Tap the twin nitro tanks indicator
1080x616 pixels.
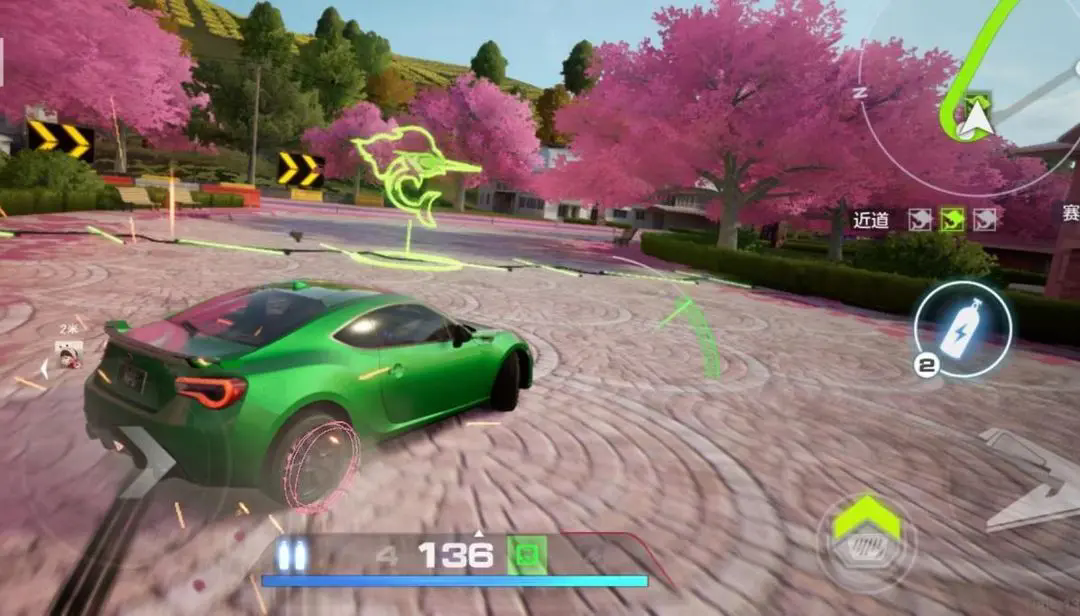tap(291, 555)
